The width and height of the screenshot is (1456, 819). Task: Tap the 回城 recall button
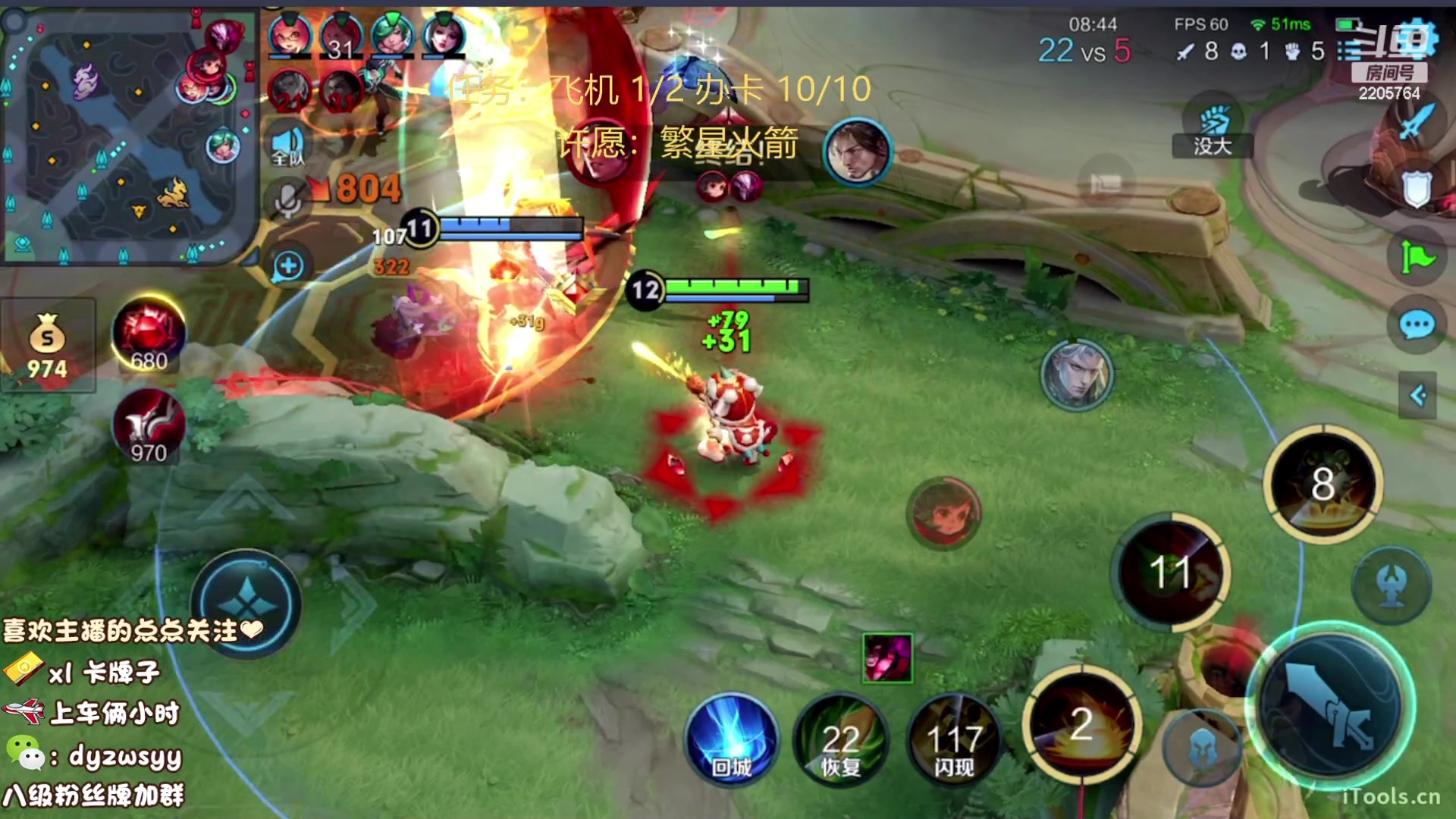pos(732,741)
